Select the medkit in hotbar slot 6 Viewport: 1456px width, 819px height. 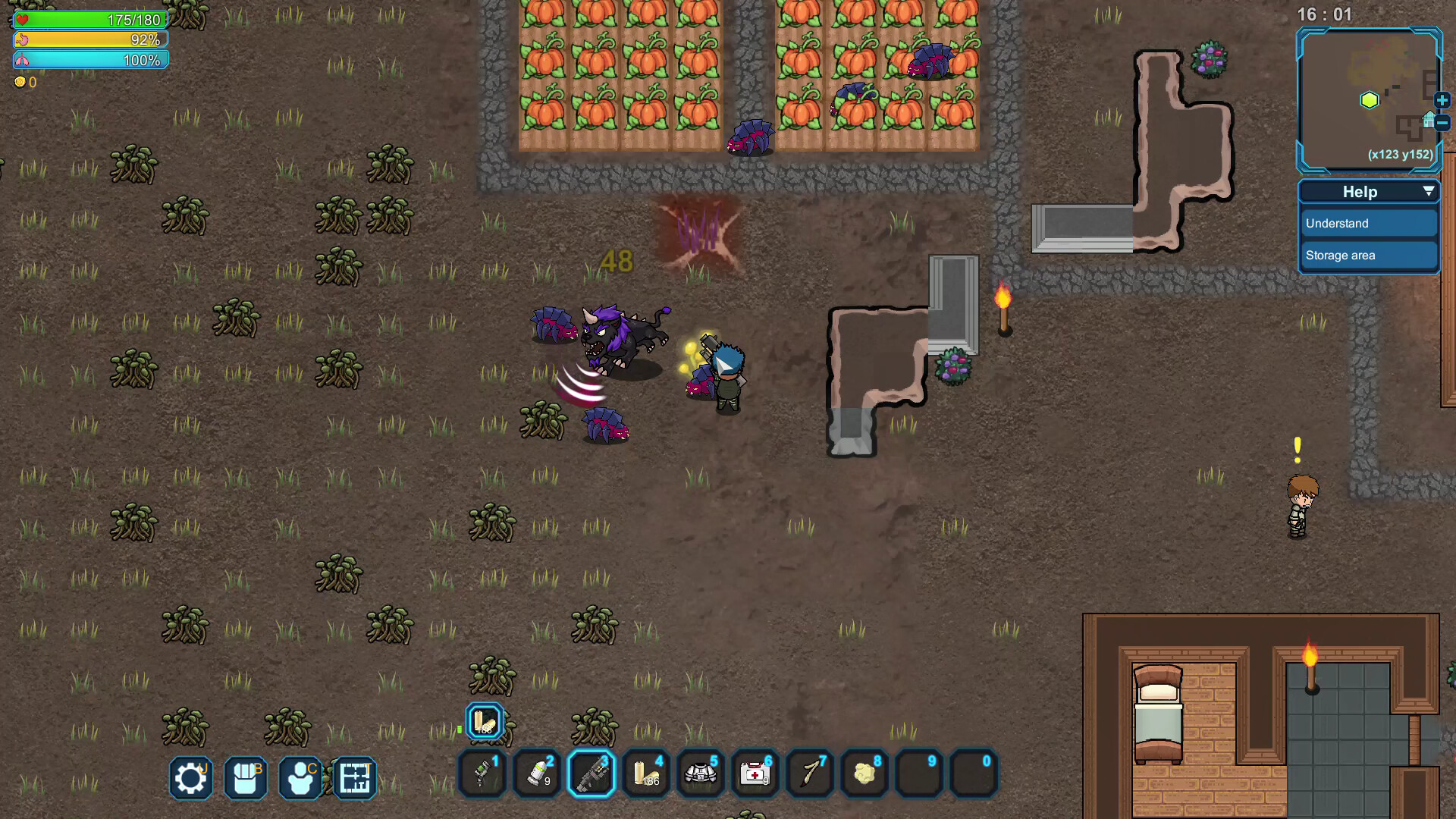pyautogui.click(x=755, y=773)
